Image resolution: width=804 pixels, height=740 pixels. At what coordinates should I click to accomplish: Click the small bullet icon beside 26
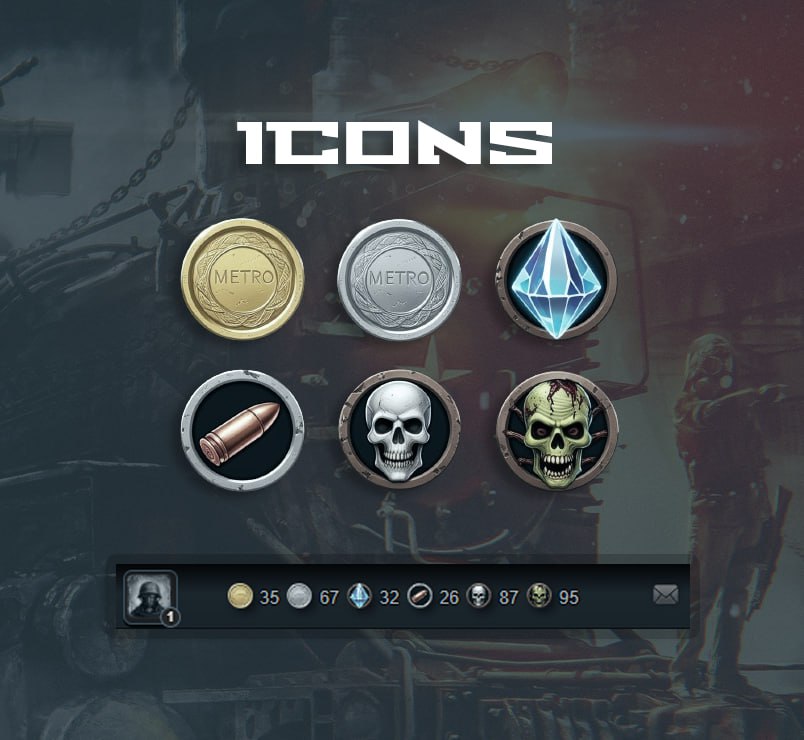coord(420,598)
